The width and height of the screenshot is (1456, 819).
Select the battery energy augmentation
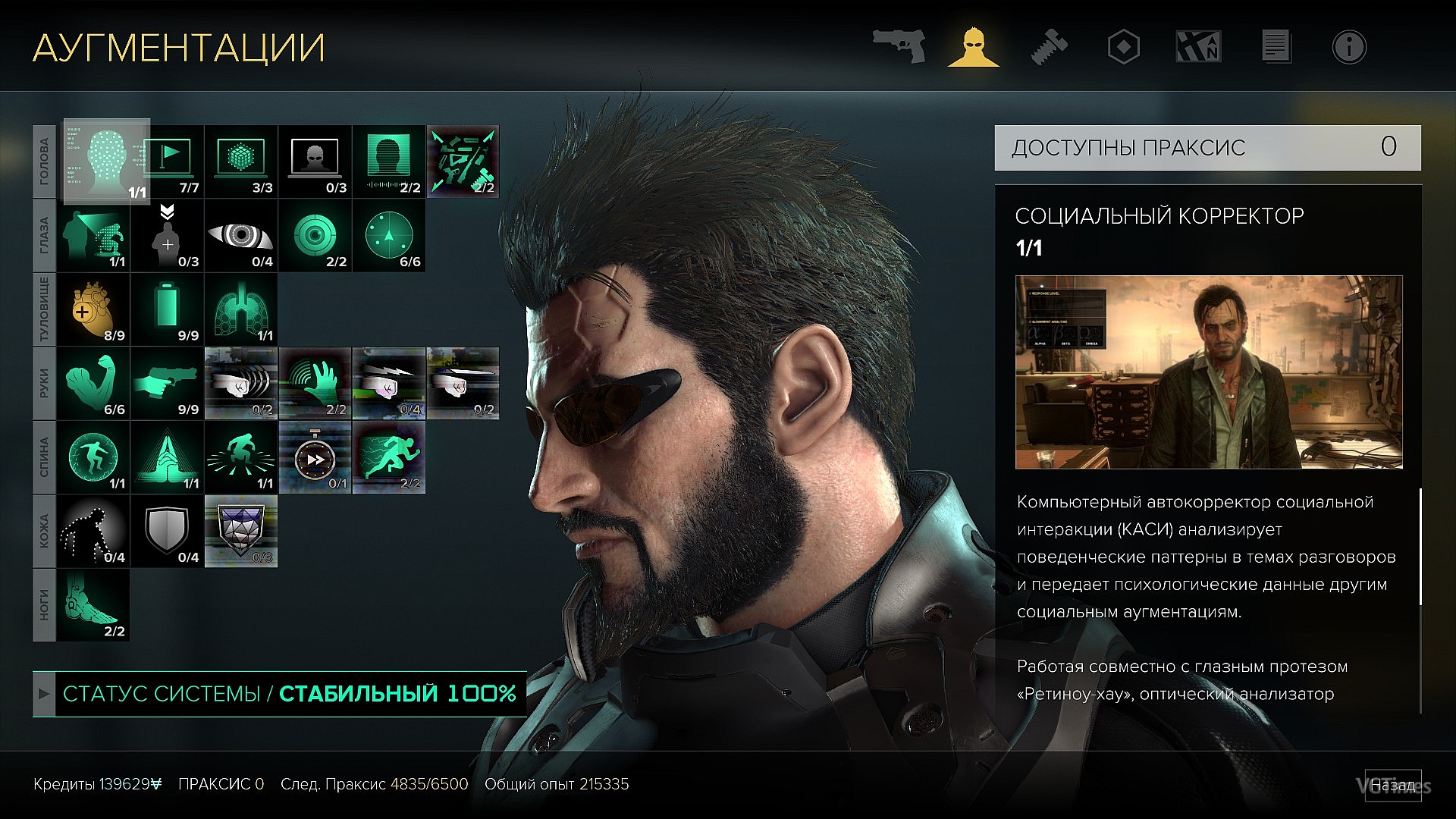[168, 309]
